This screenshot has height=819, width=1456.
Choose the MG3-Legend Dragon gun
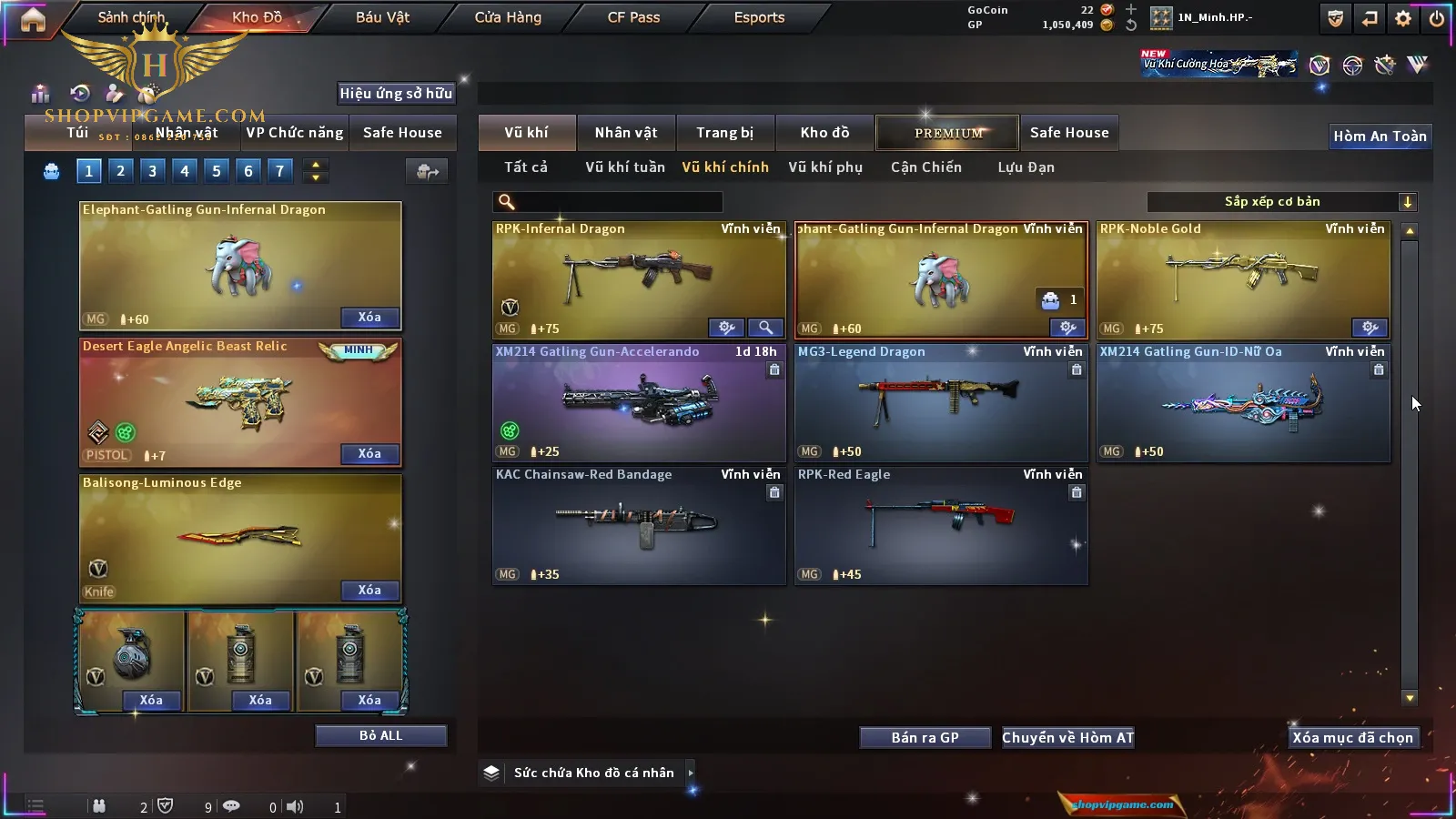(941, 402)
